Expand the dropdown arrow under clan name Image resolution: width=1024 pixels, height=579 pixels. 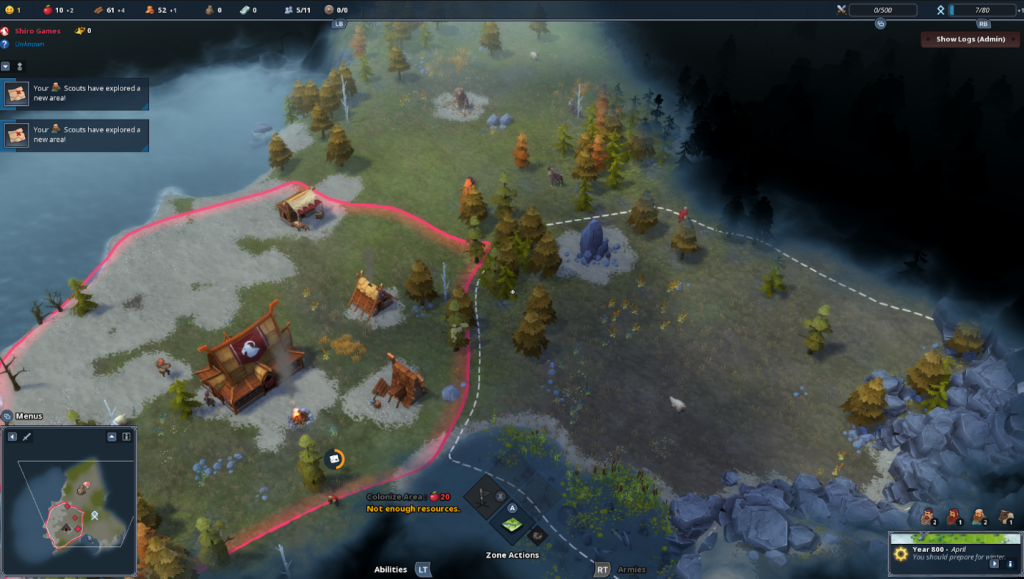(6, 66)
